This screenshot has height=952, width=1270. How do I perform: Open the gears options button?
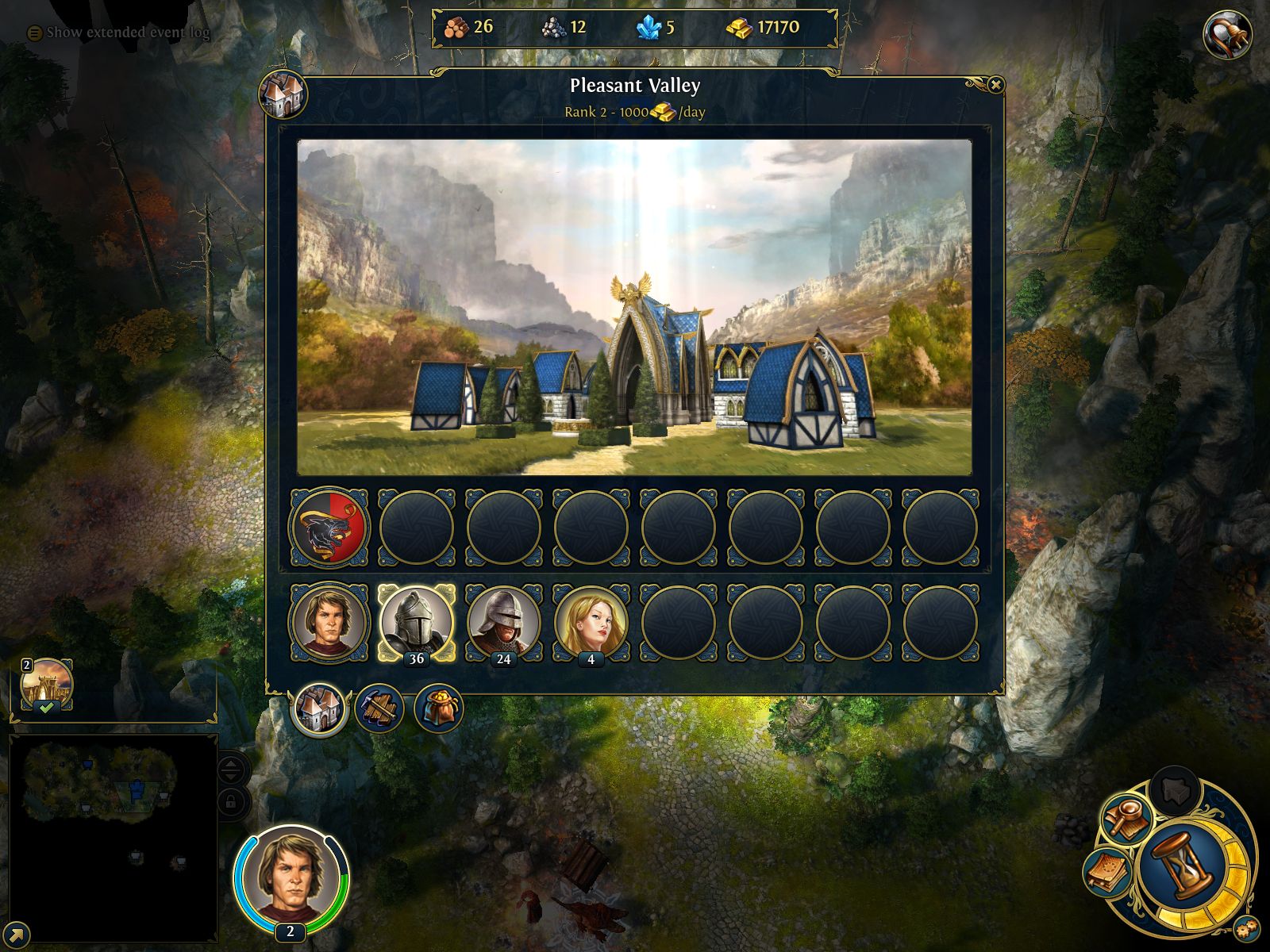[x=1246, y=927]
